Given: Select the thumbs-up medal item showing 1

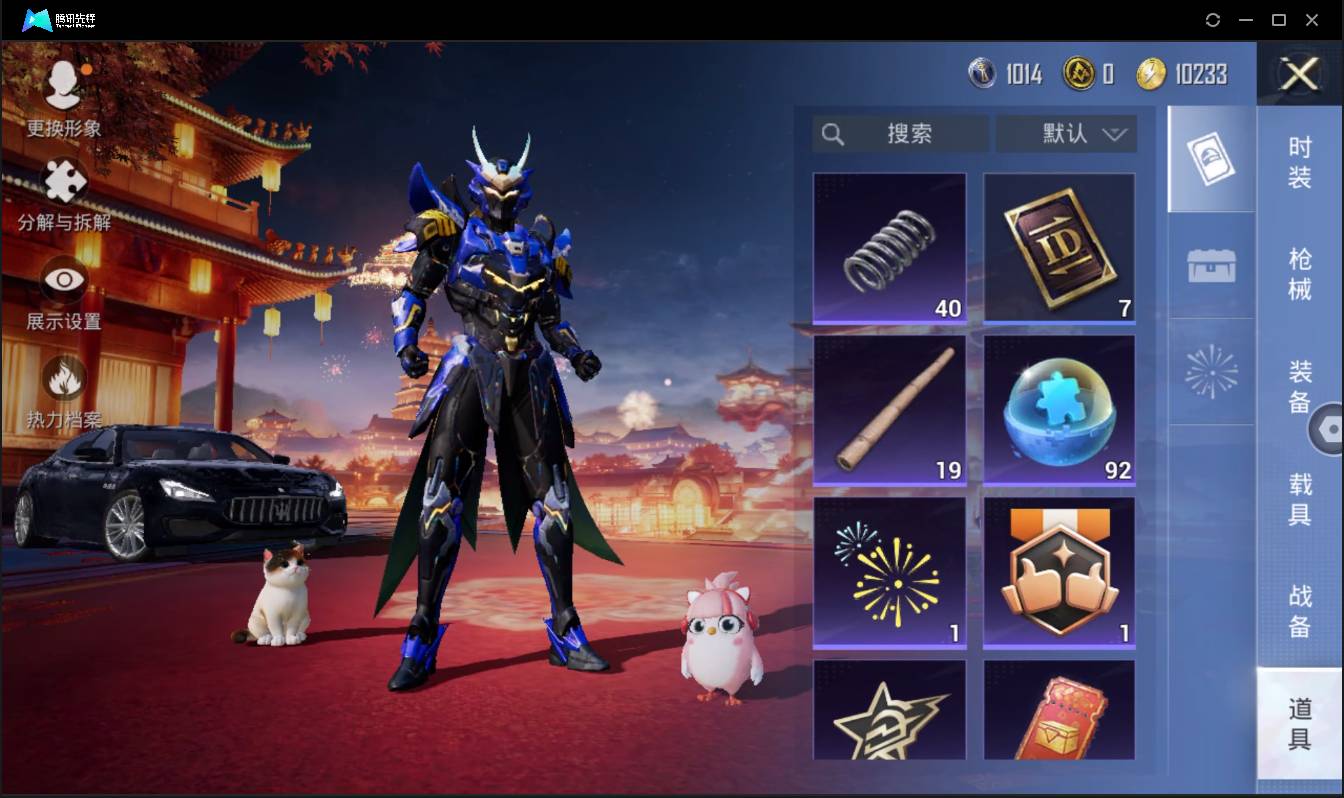Looking at the screenshot, I should tap(1059, 572).
